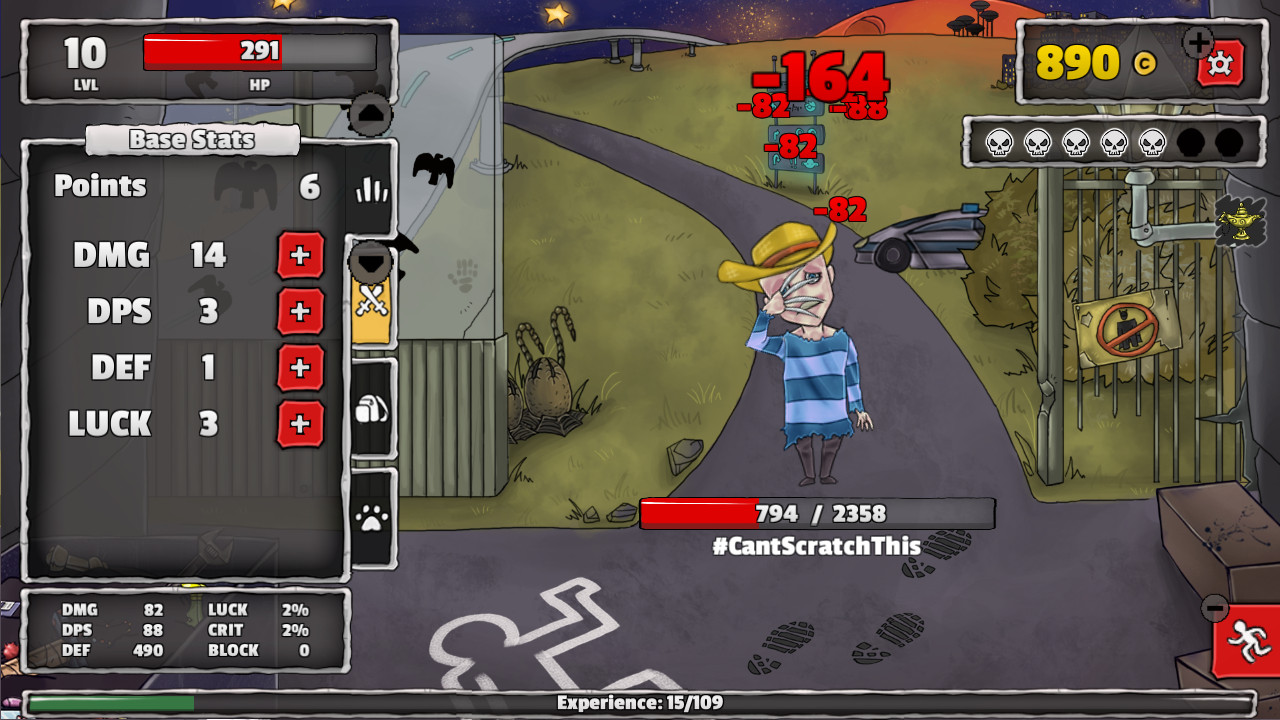The image size is (1280, 720).
Task: Add a point to DPS
Action: tap(299, 312)
